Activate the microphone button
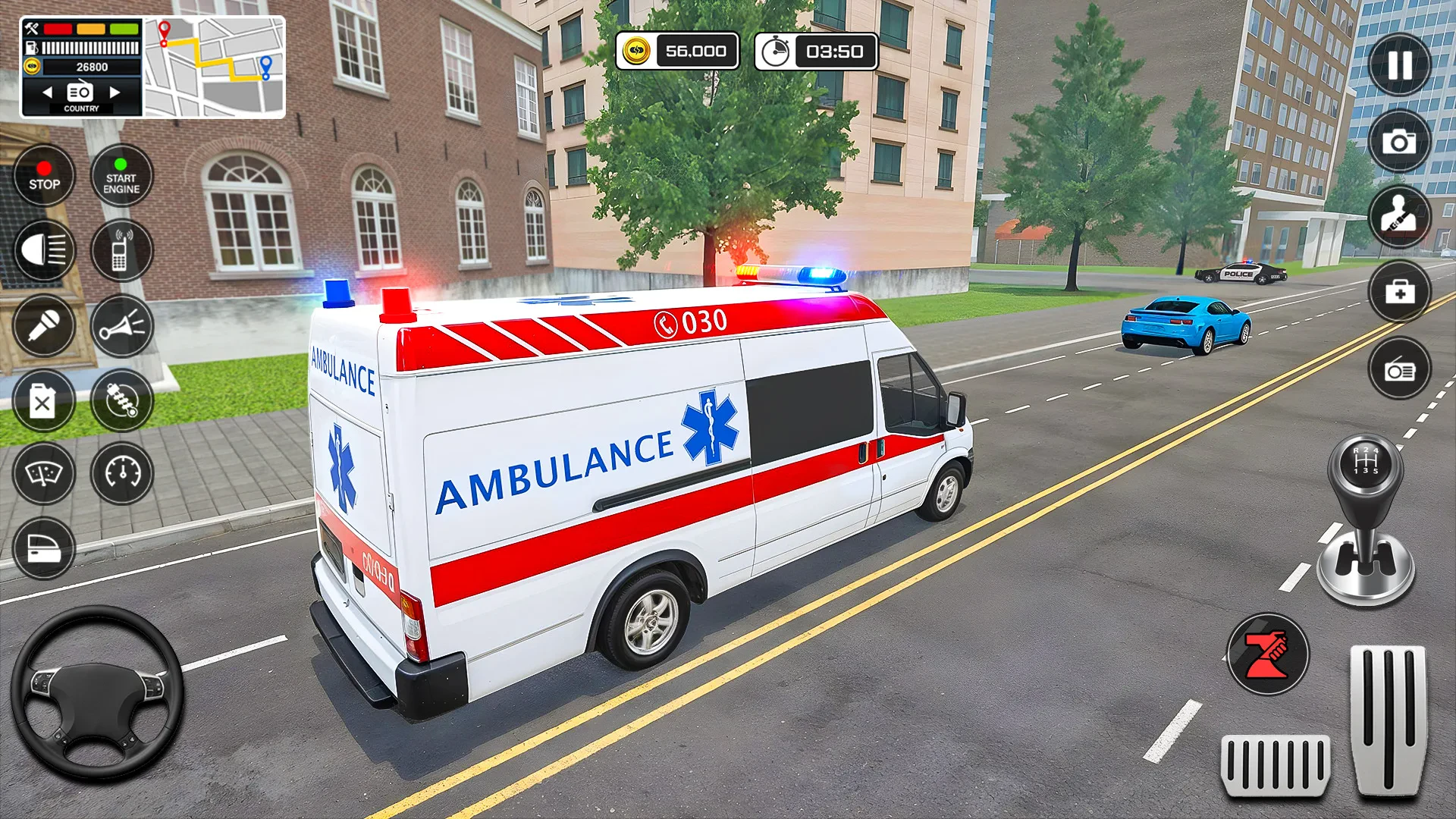The image size is (1456, 819). coord(44,326)
